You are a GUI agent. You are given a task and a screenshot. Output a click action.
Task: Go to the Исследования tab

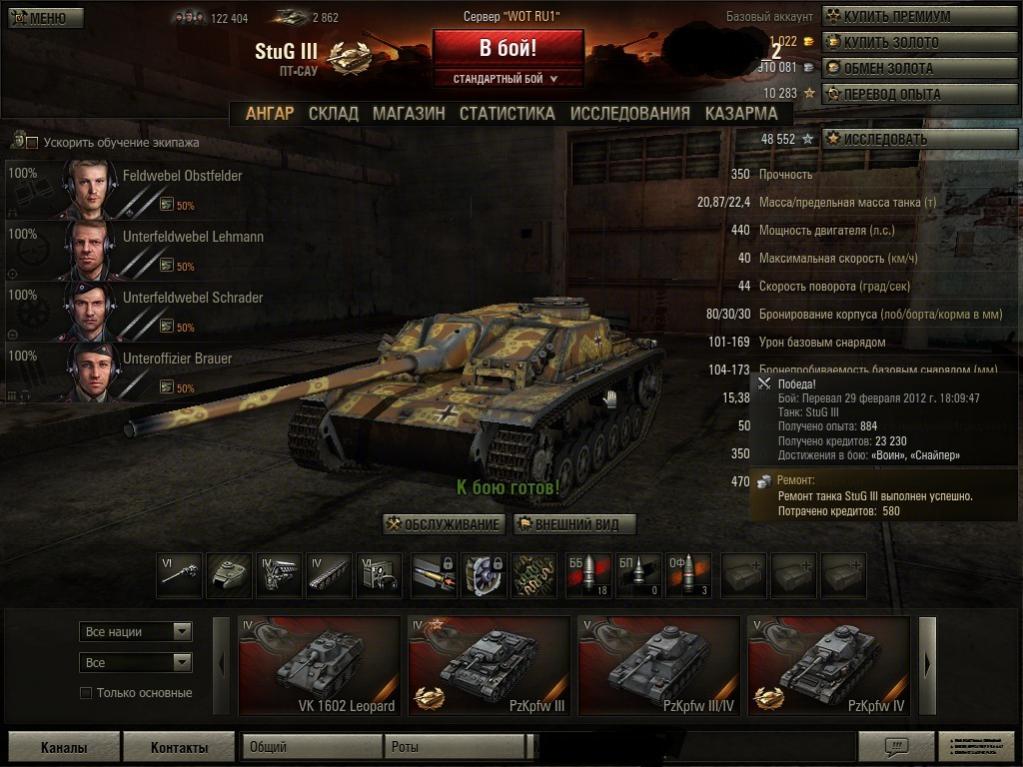pyautogui.click(x=630, y=113)
